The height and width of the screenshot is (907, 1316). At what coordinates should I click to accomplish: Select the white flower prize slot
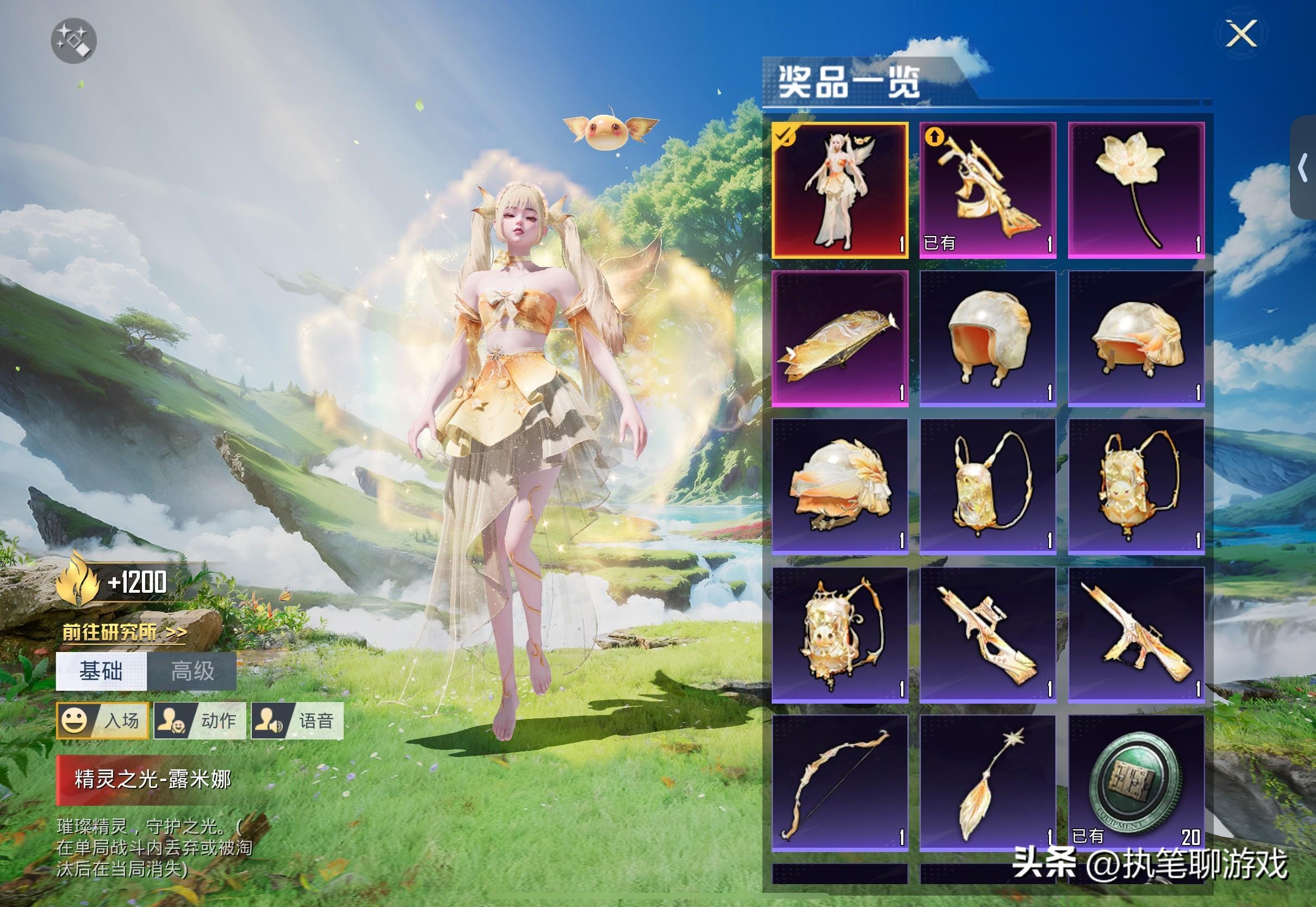(1136, 190)
